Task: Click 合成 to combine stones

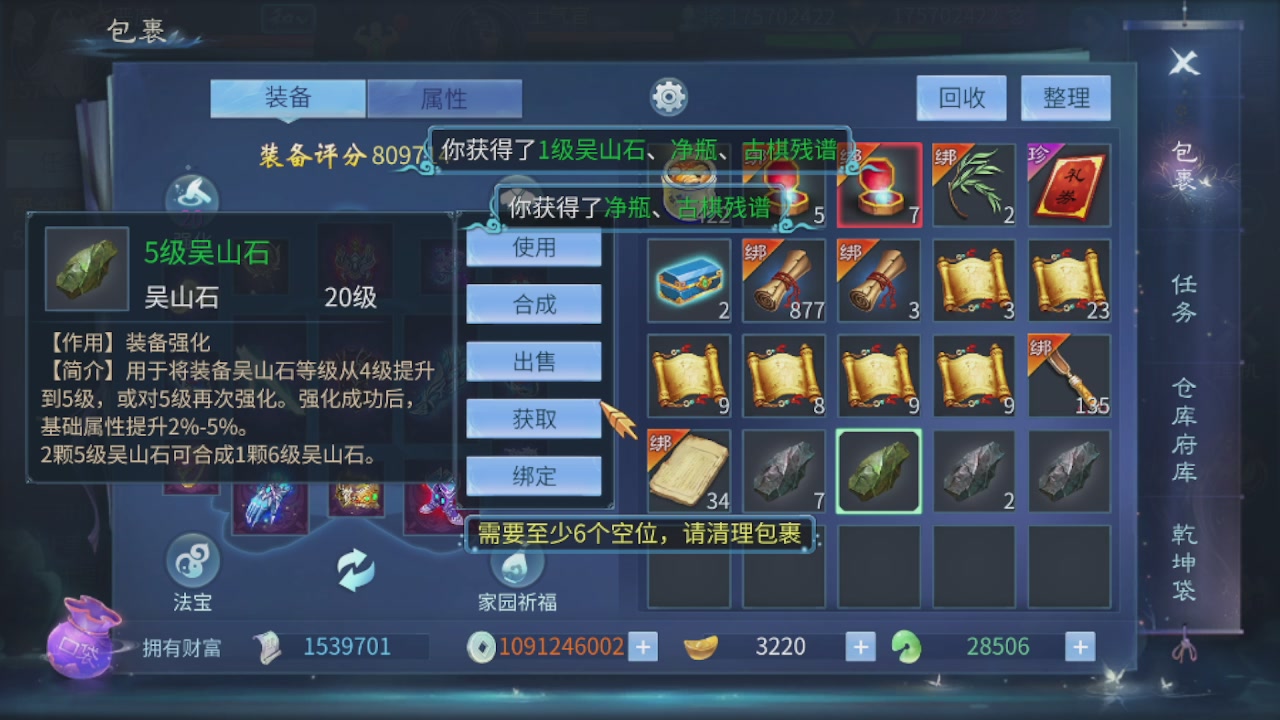Action: pos(533,304)
